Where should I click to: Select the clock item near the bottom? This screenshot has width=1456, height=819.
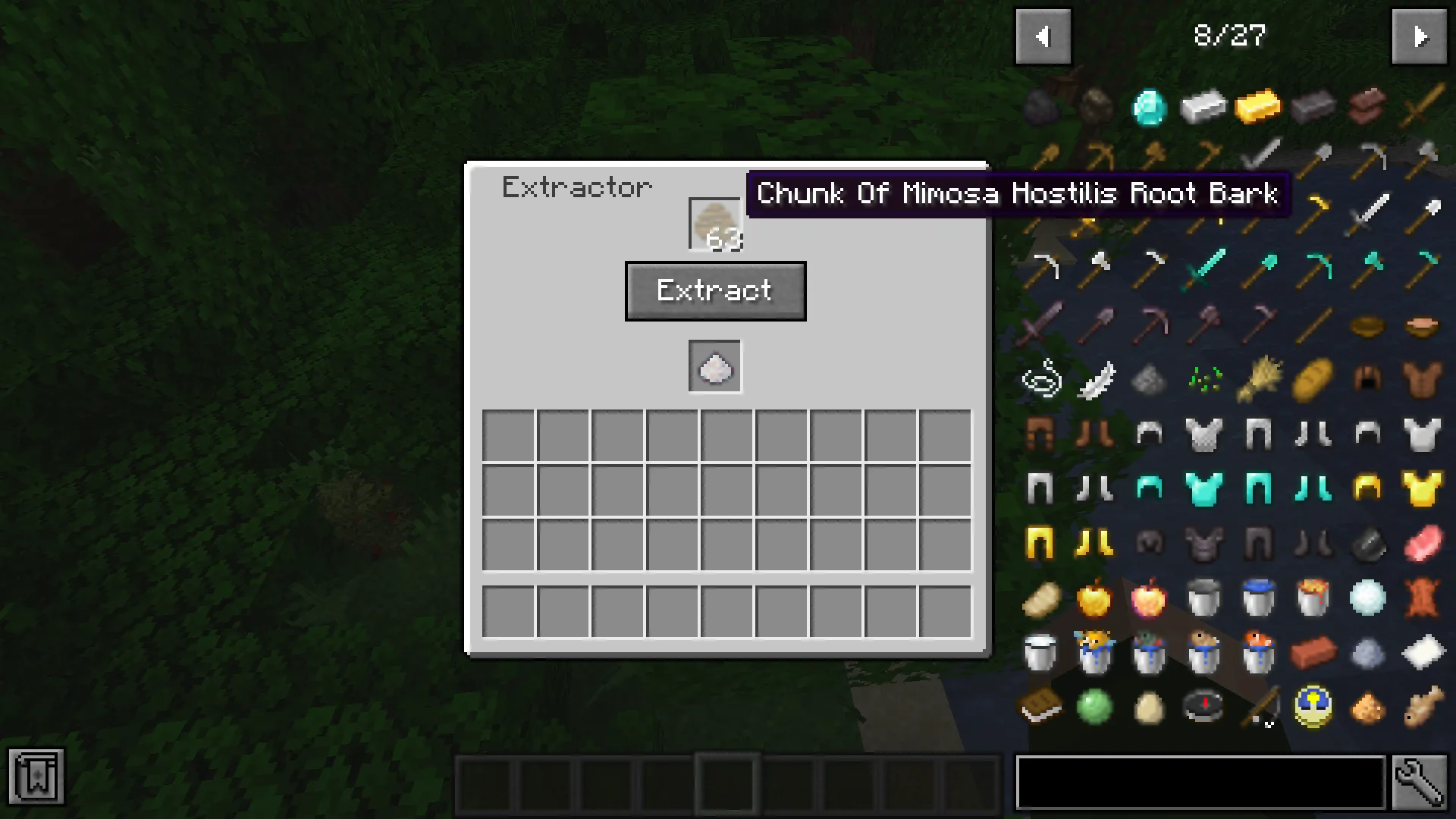[x=1313, y=707]
